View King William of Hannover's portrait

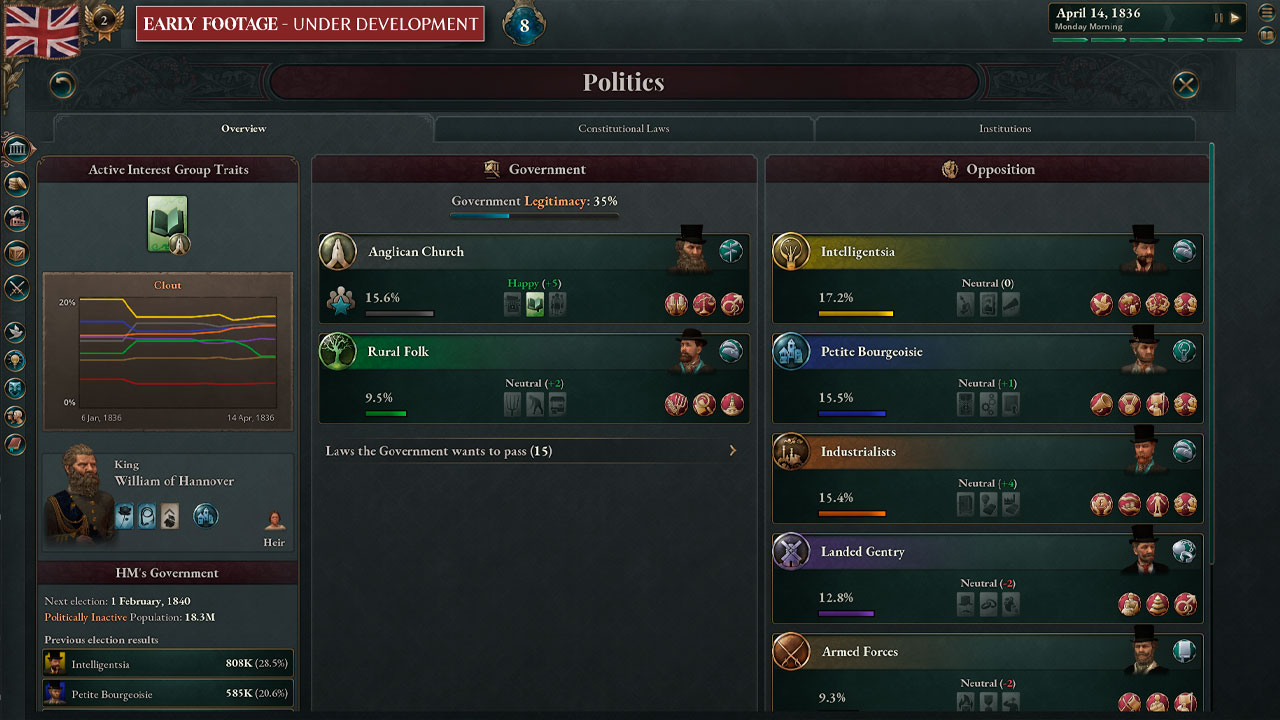76,497
